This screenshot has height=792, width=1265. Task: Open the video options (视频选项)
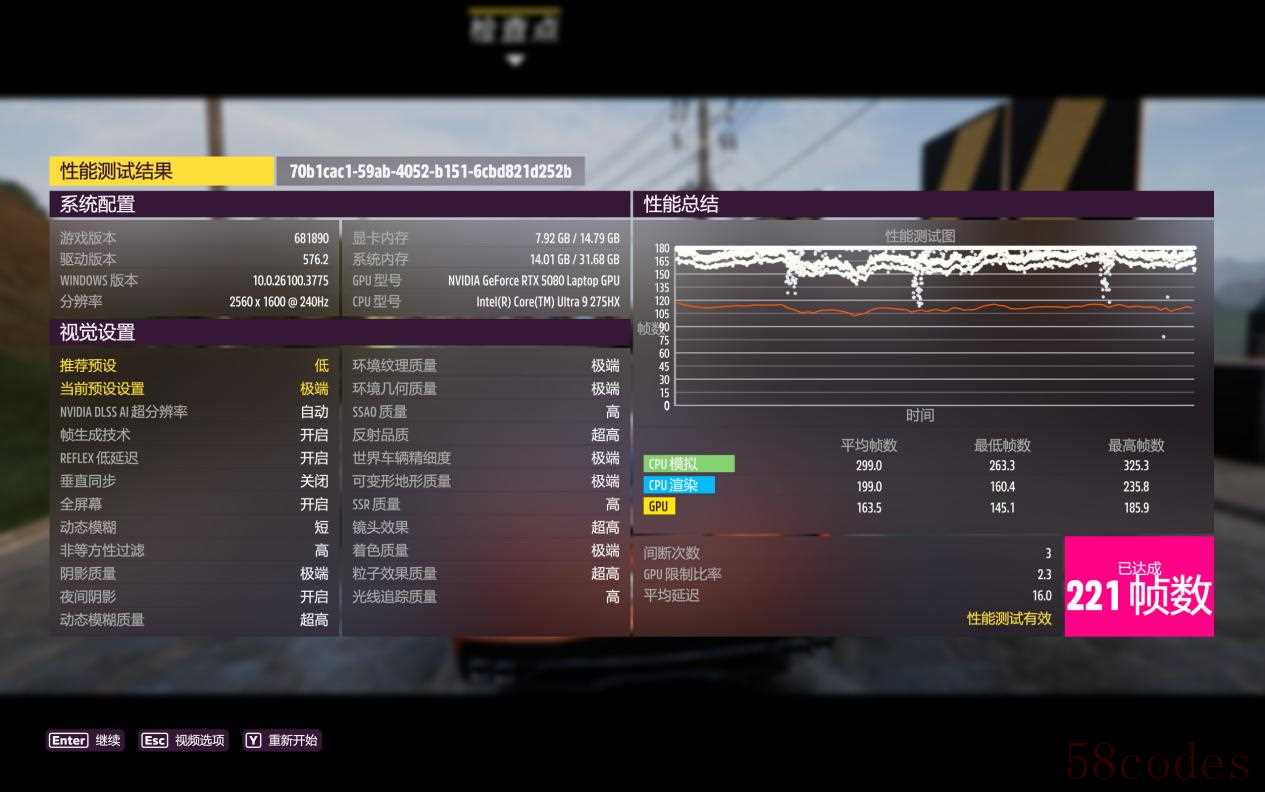[184, 741]
